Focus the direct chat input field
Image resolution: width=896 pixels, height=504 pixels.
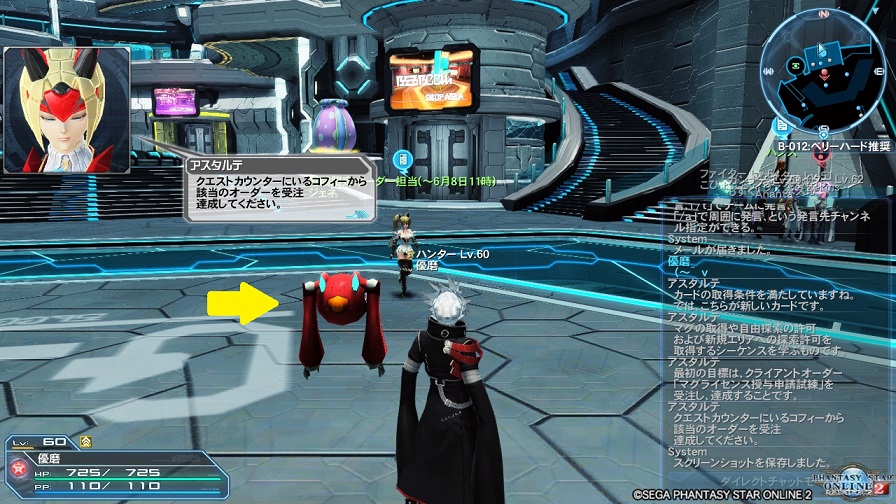pos(760,480)
